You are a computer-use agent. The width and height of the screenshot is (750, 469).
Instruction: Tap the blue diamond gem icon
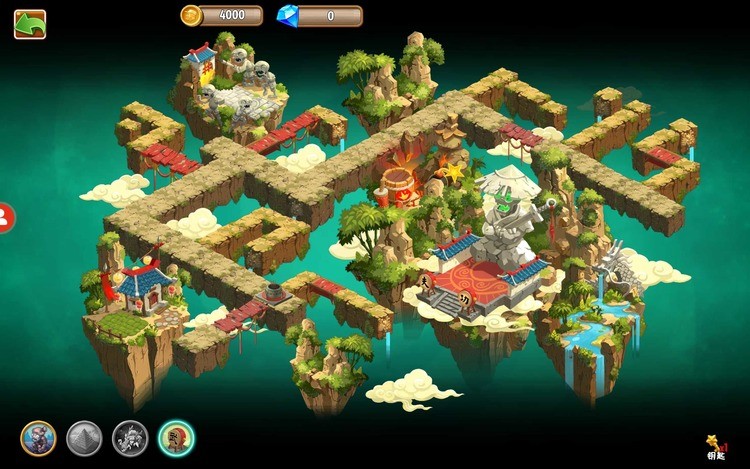pyautogui.click(x=286, y=15)
